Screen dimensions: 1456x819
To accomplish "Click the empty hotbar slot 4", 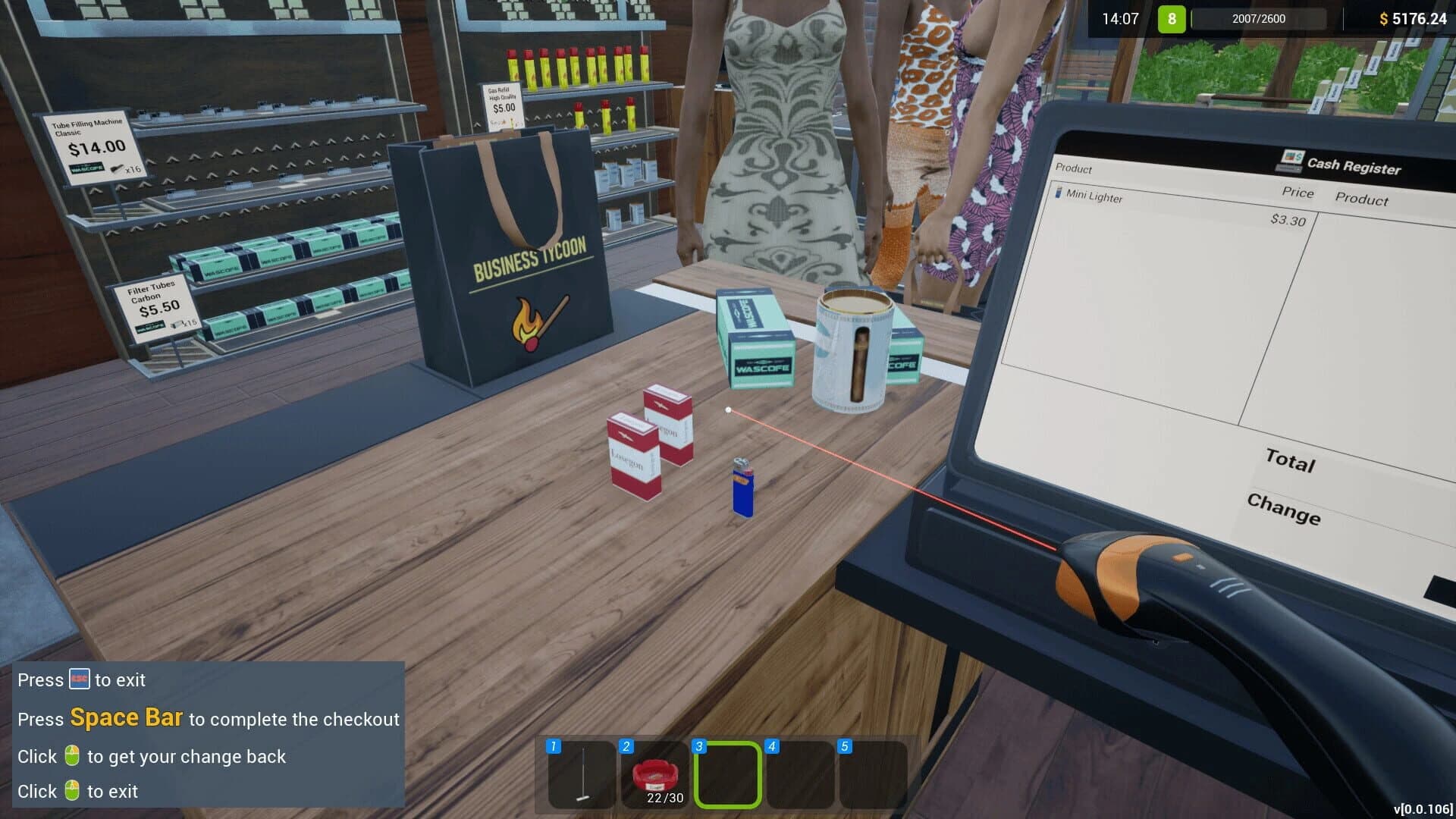I will point(801,773).
